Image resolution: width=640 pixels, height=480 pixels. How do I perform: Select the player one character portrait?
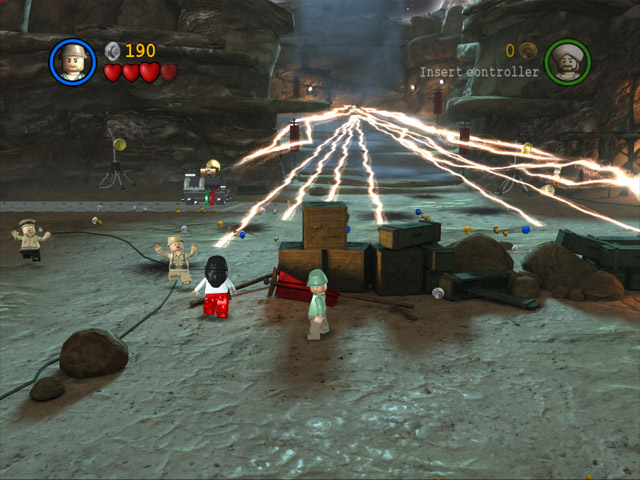coord(72,62)
